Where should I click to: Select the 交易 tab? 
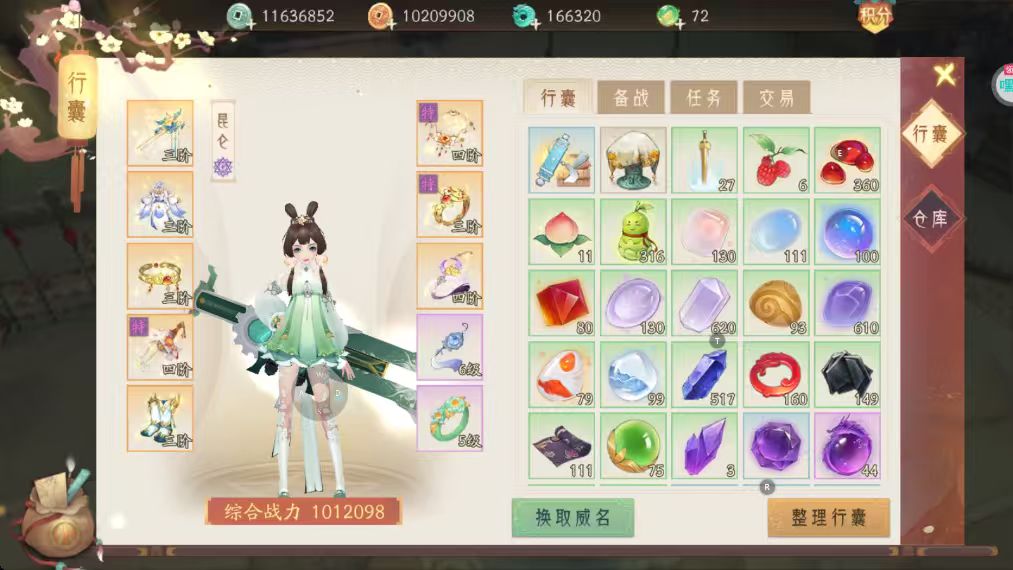776,98
